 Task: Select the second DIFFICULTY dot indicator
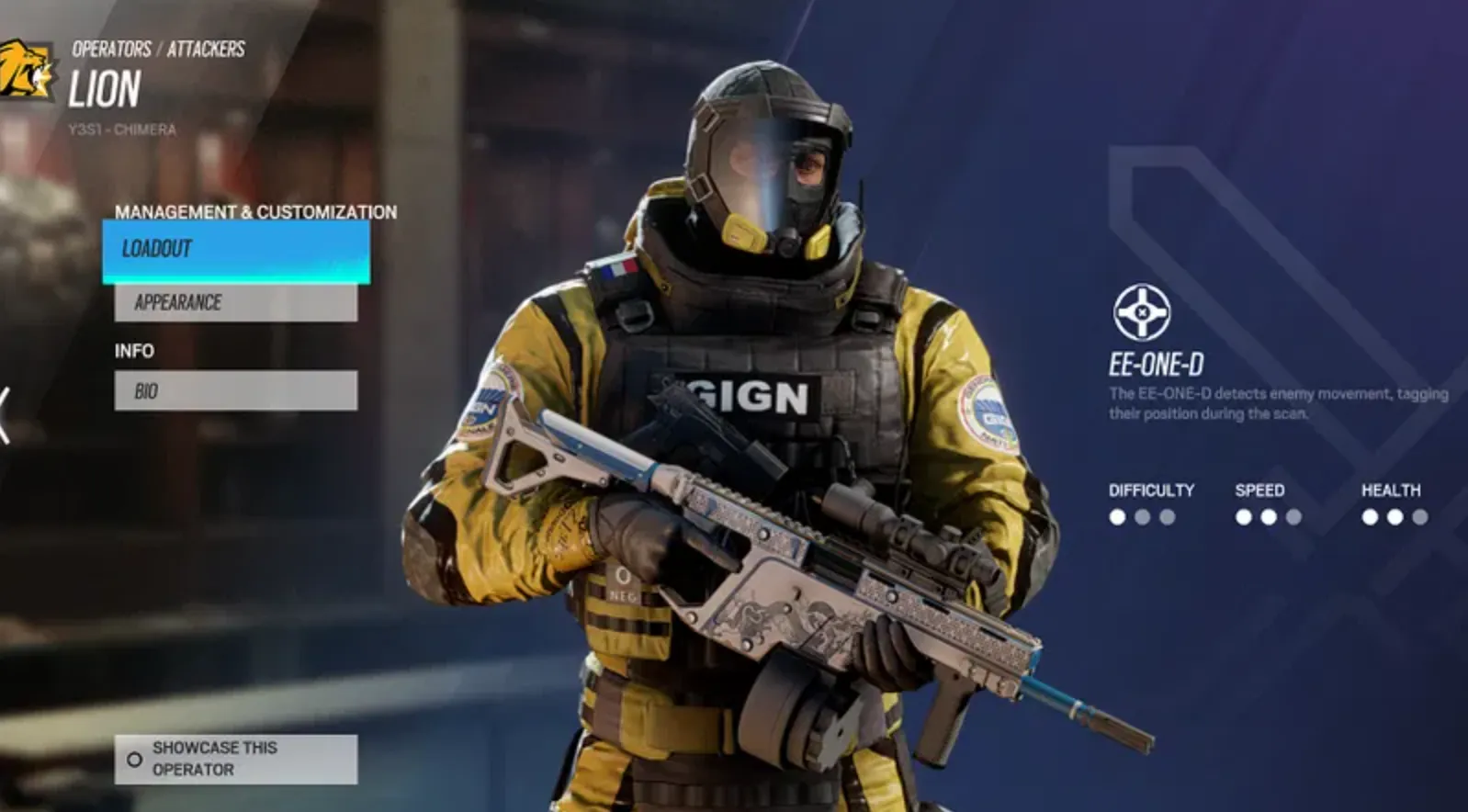tap(1144, 516)
